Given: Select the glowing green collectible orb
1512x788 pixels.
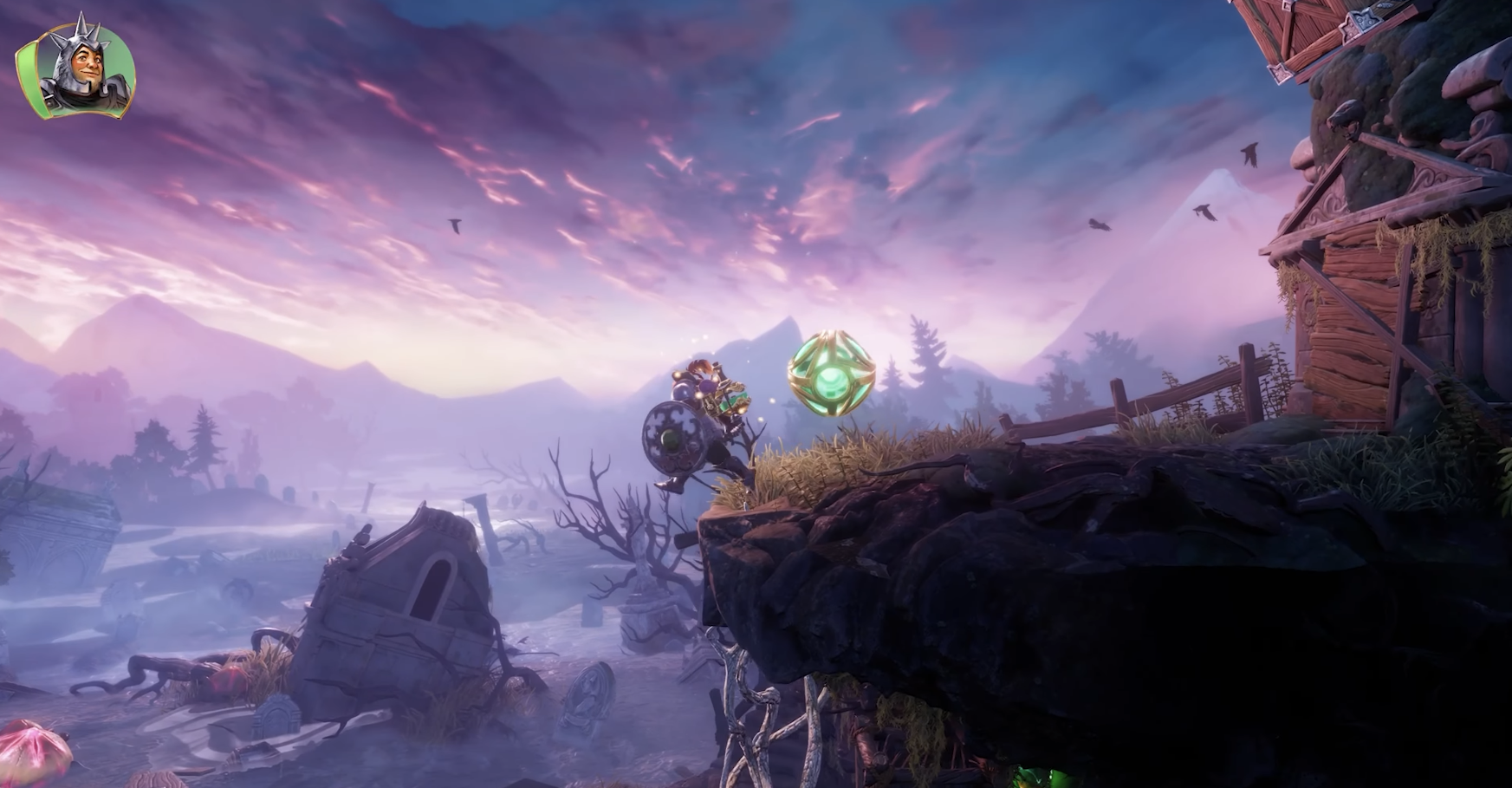Looking at the screenshot, I should click(x=829, y=372).
